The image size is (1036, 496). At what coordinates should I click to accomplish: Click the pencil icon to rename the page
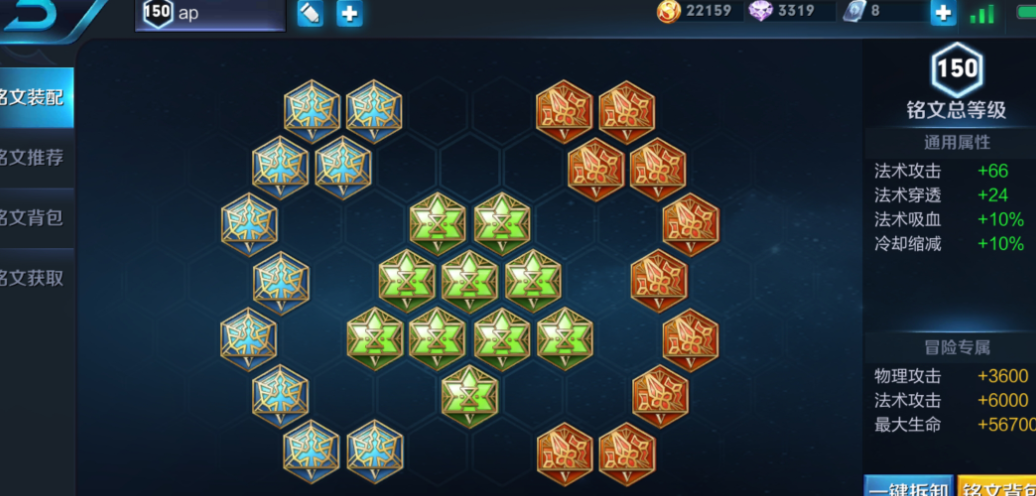coord(310,14)
